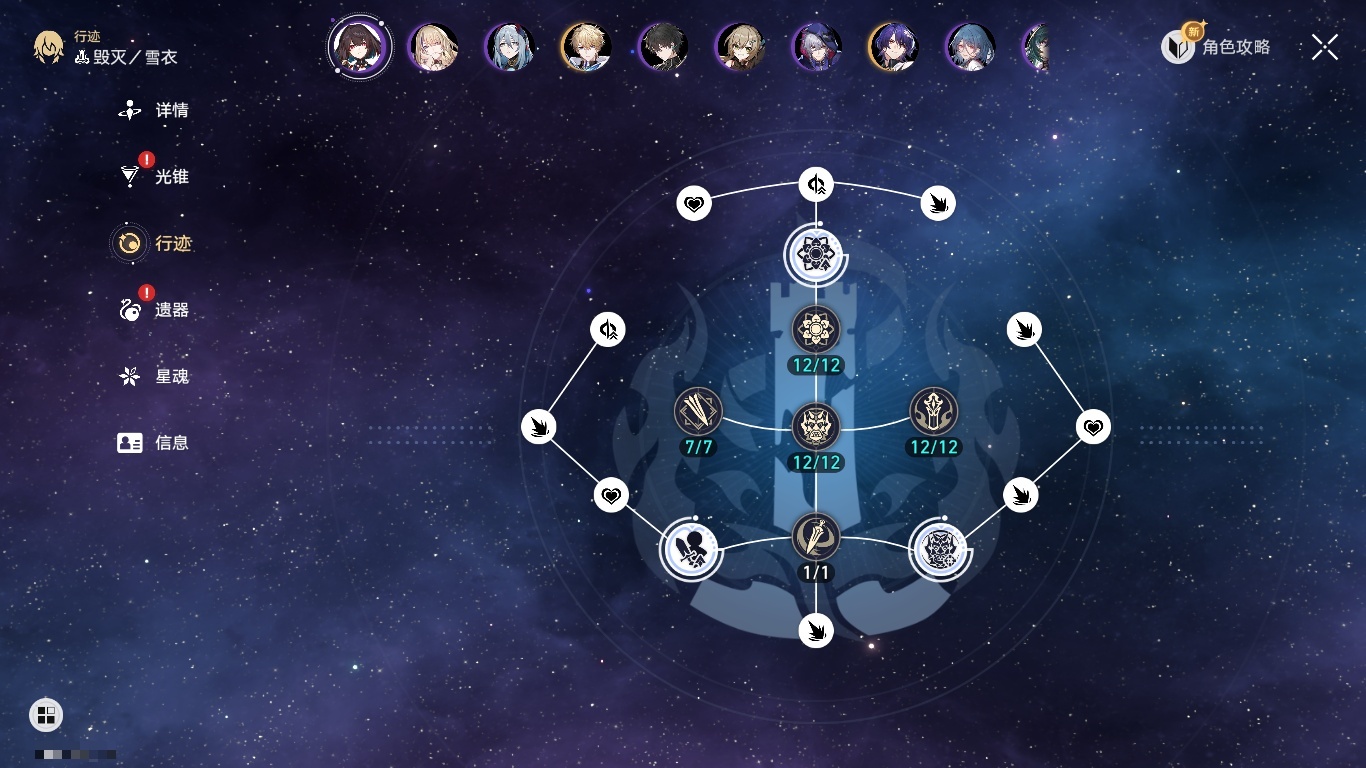This screenshot has width=1366, height=768.
Task: Open the 1/1 sword technique node
Action: pos(816,537)
